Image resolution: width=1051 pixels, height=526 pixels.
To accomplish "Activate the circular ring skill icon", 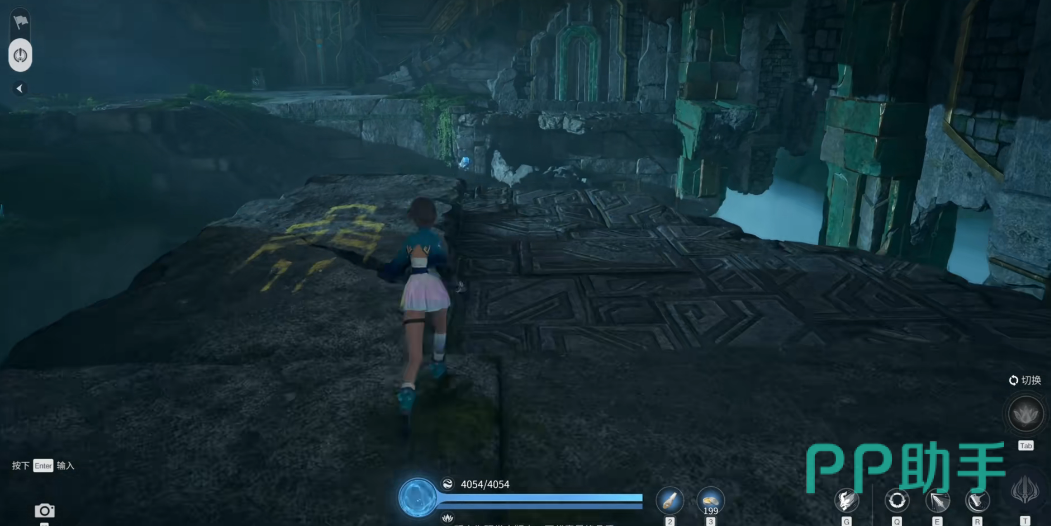I will (896, 500).
